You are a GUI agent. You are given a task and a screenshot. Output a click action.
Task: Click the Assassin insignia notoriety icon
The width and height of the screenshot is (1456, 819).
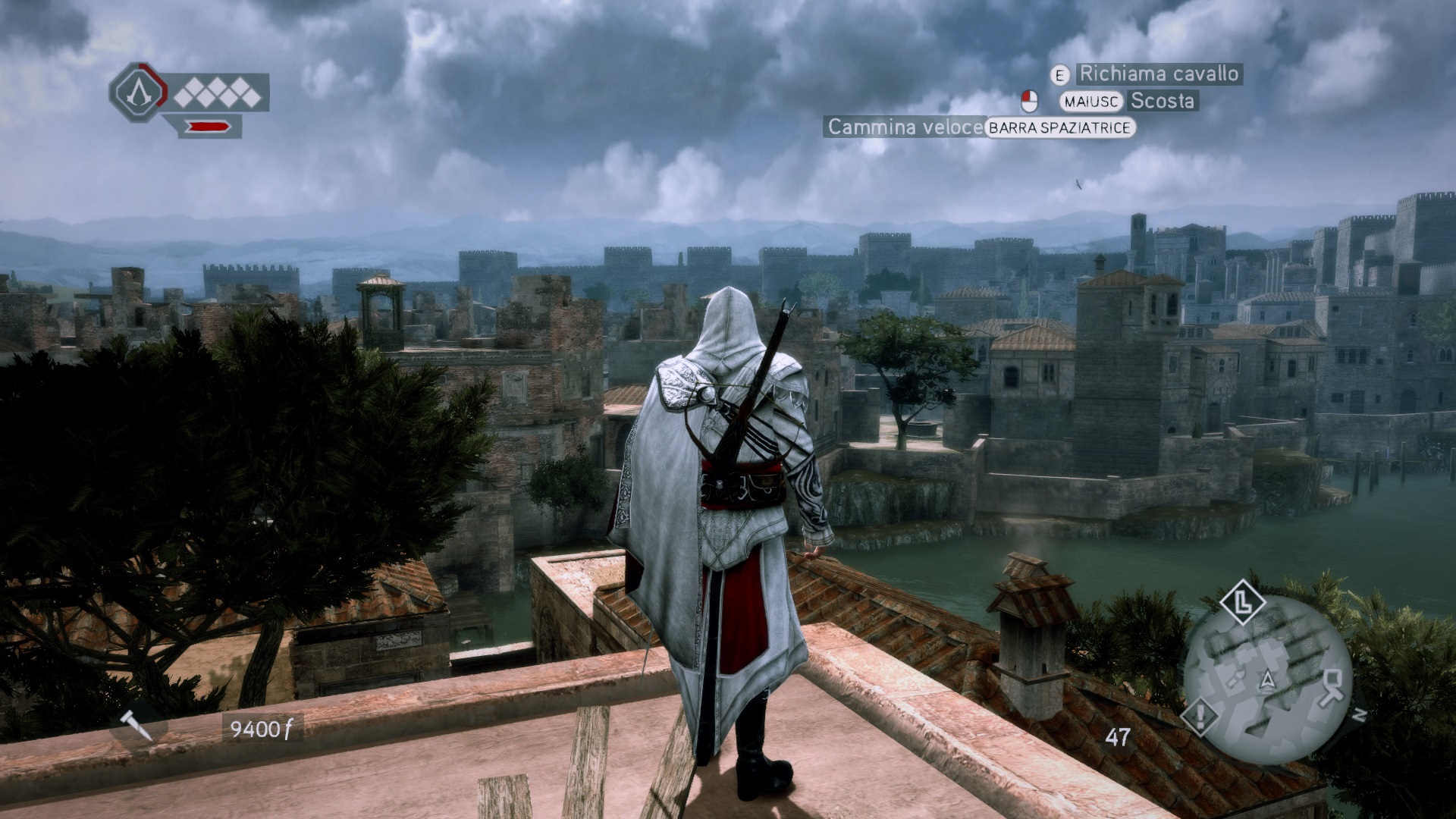138,93
